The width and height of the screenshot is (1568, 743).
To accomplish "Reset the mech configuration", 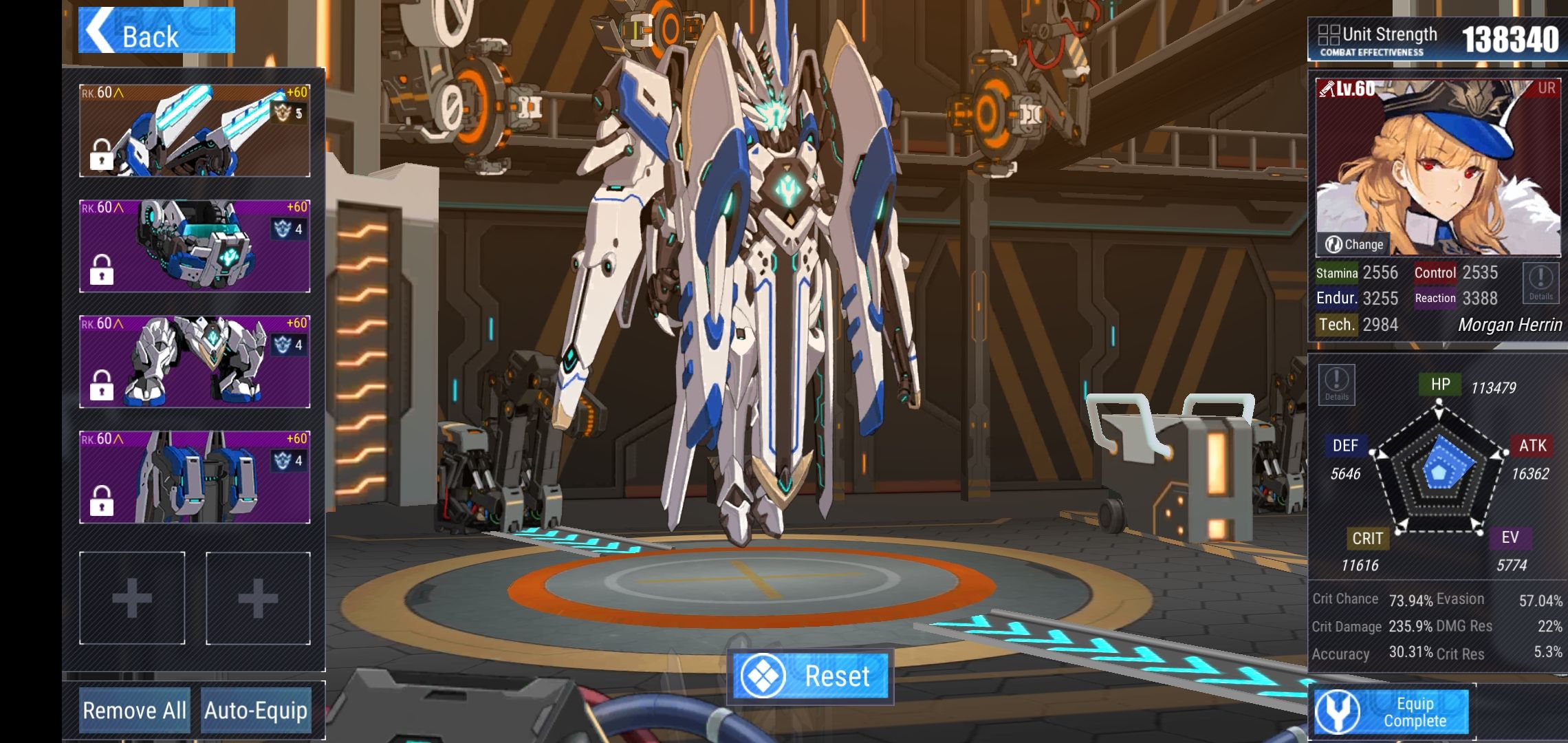I will [810, 676].
